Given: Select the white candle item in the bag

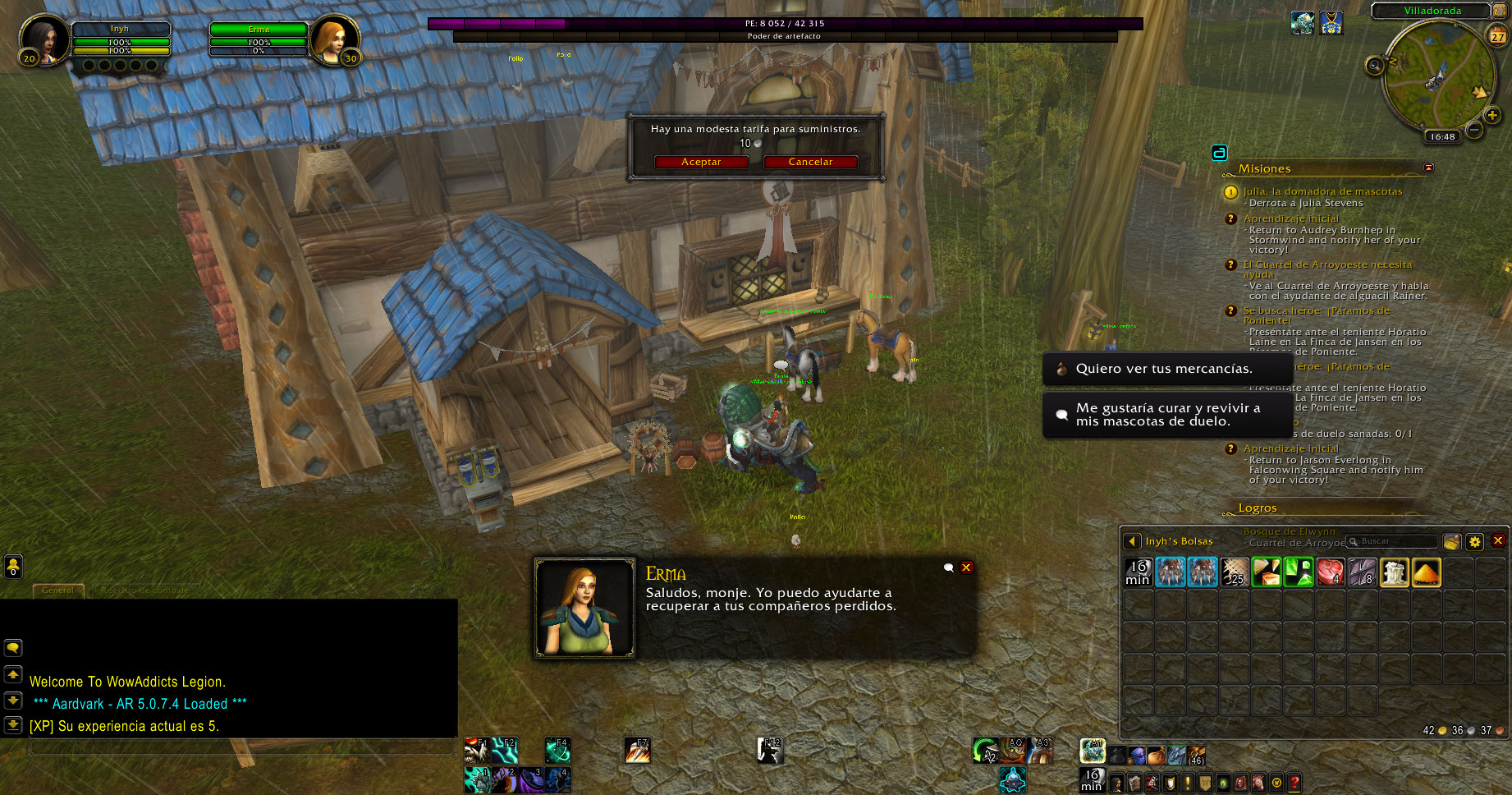Looking at the screenshot, I should tap(1395, 572).
